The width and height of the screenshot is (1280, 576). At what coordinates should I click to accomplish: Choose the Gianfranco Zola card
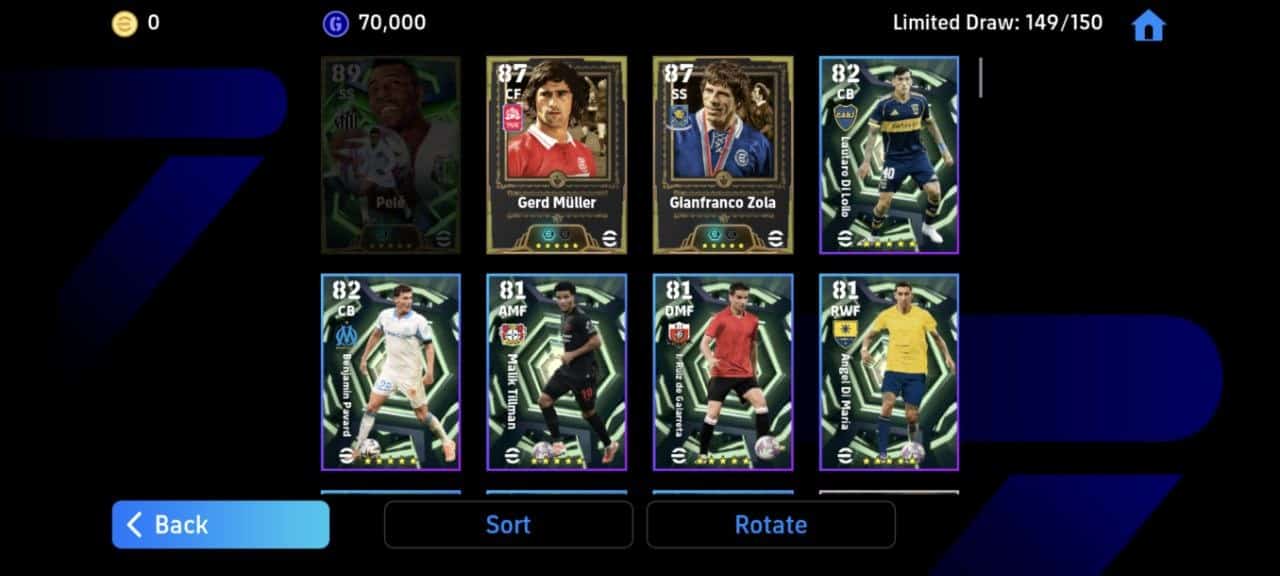point(722,154)
